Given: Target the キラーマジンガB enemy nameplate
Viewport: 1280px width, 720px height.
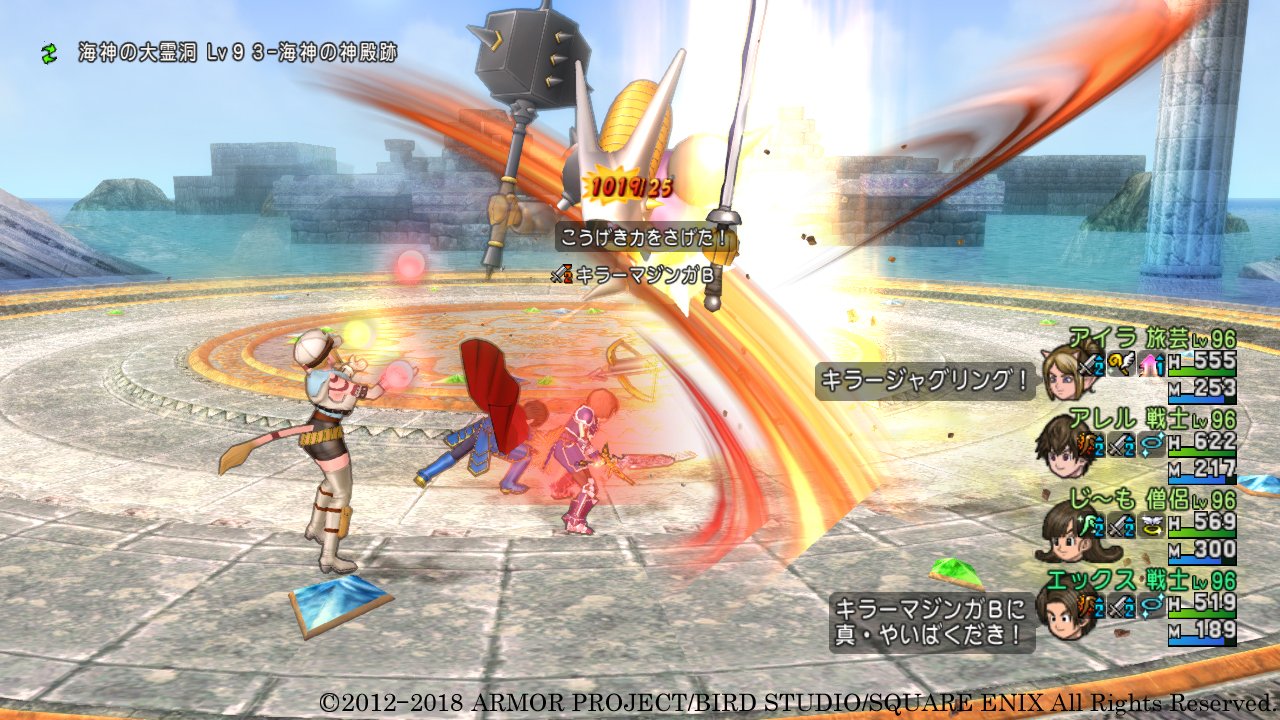Looking at the screenshot, I should point(632,273).
